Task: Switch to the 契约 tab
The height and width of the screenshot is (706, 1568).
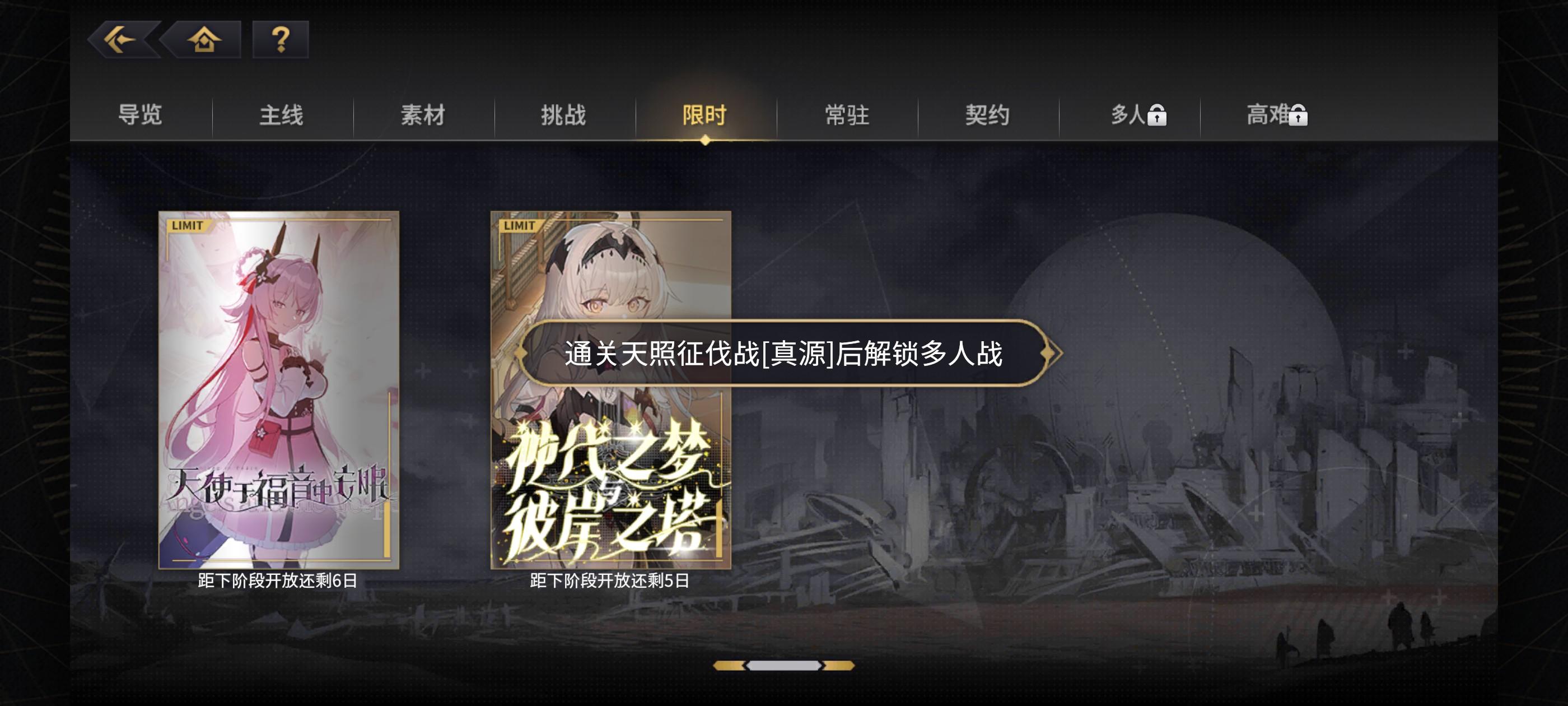Action: pyautogui.click(x=989, y=115)
